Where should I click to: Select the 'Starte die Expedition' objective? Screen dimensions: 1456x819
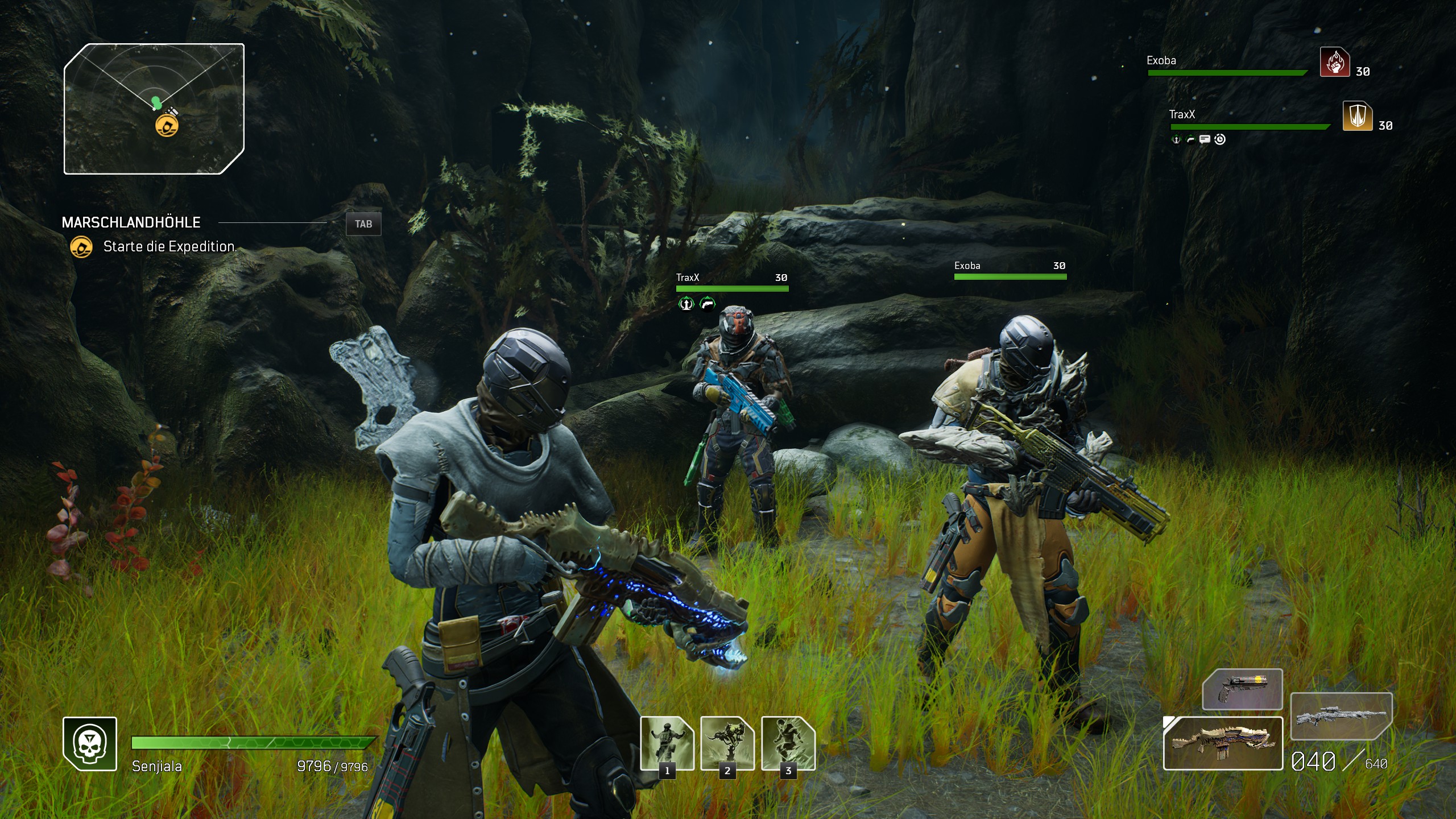(x=169, y=247)
